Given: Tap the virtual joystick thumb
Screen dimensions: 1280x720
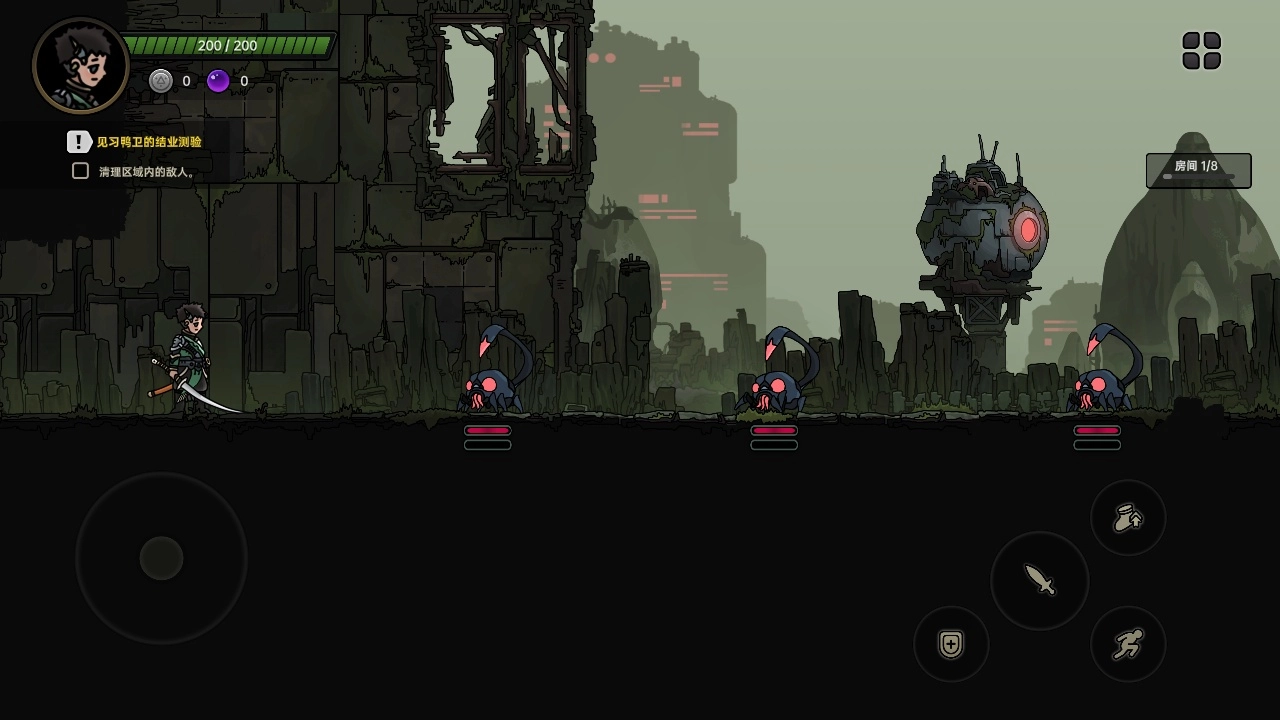Looking at the screenshot, I should [161, 558].
